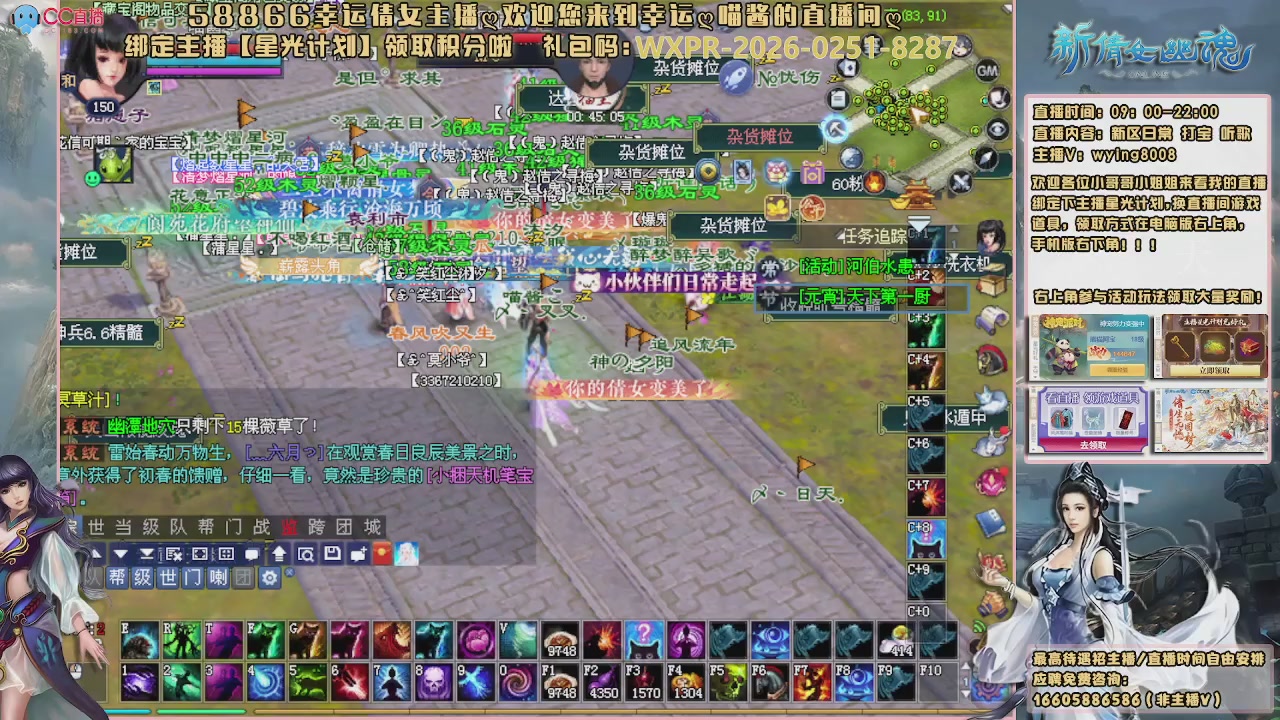Expand the quest tracker 任务追踪 panel arrow
This screenshot has height=720, width=1280.
click(839, 236)
